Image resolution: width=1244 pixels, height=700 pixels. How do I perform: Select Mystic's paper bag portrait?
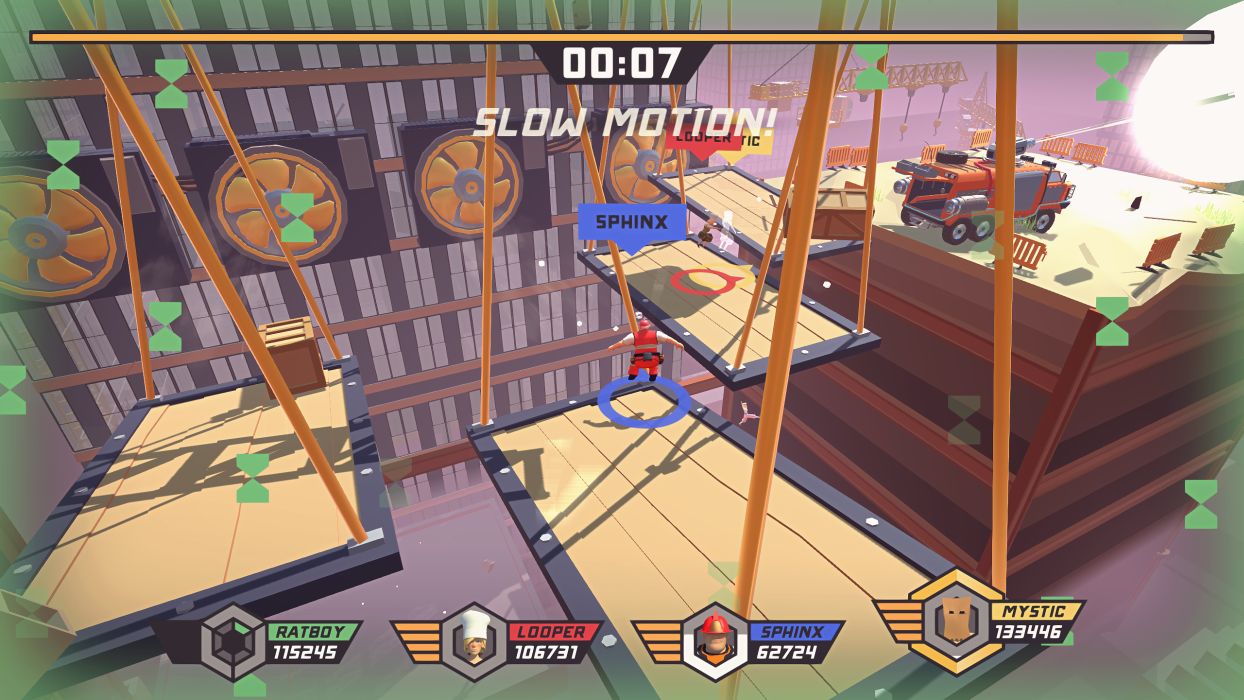tap(957, 621)
